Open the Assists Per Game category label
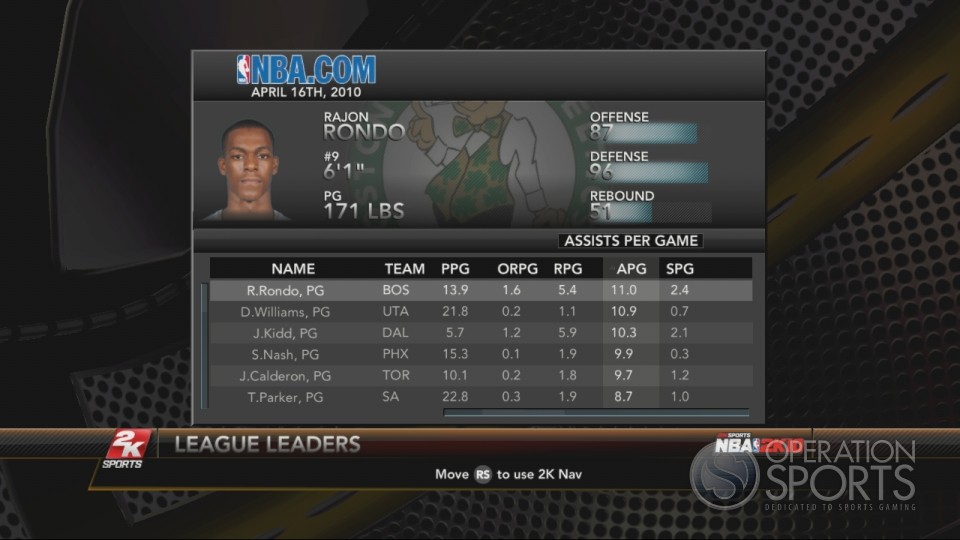The image size is (960, 540). (x=630, y=241)
